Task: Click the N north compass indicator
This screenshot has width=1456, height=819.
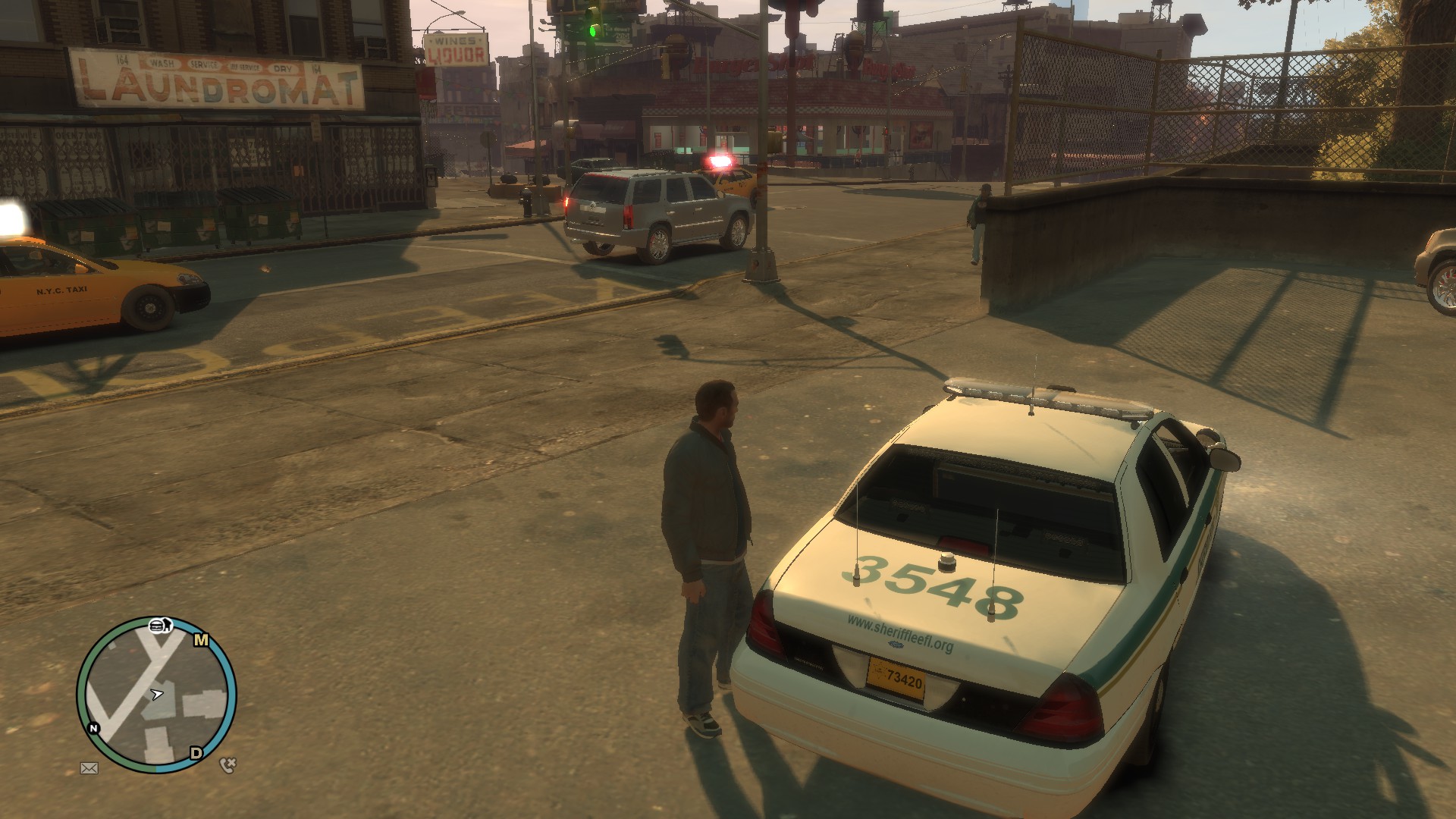Action: click(94, 728)
